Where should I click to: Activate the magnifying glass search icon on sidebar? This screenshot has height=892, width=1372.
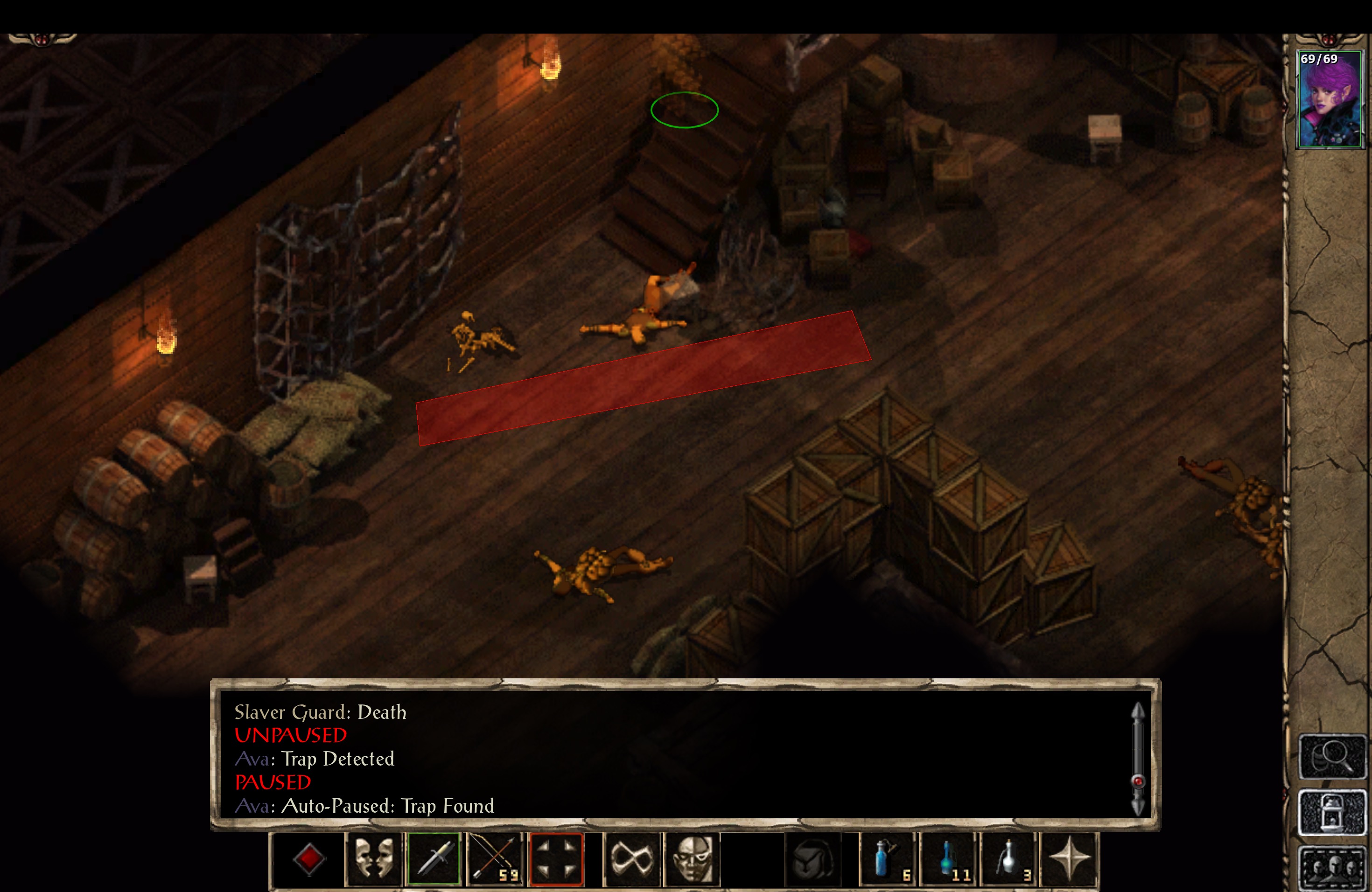(x=1333, y=757)
